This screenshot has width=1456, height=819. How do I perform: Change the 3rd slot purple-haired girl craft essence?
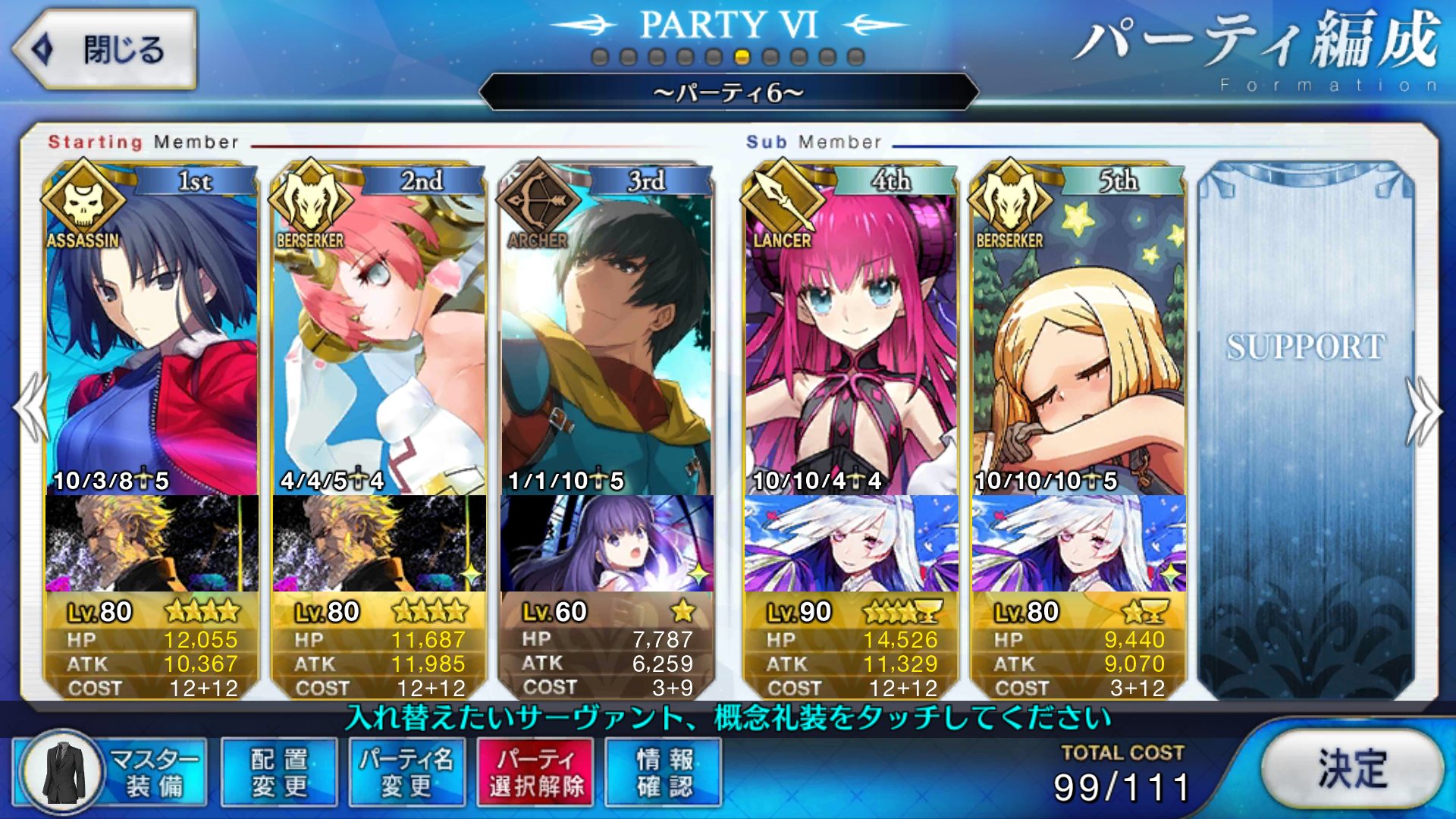(x=607, y=543)
